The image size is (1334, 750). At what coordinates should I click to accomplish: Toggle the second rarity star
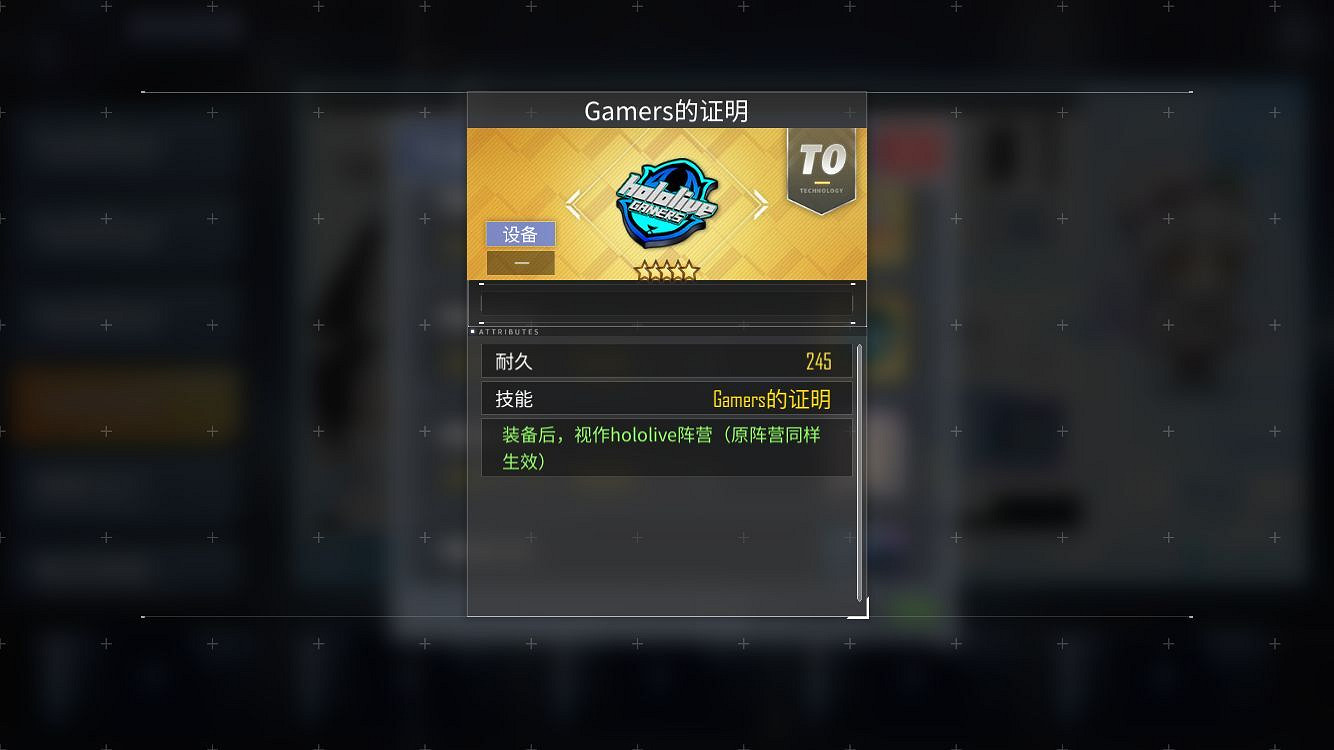coord(657,270)
